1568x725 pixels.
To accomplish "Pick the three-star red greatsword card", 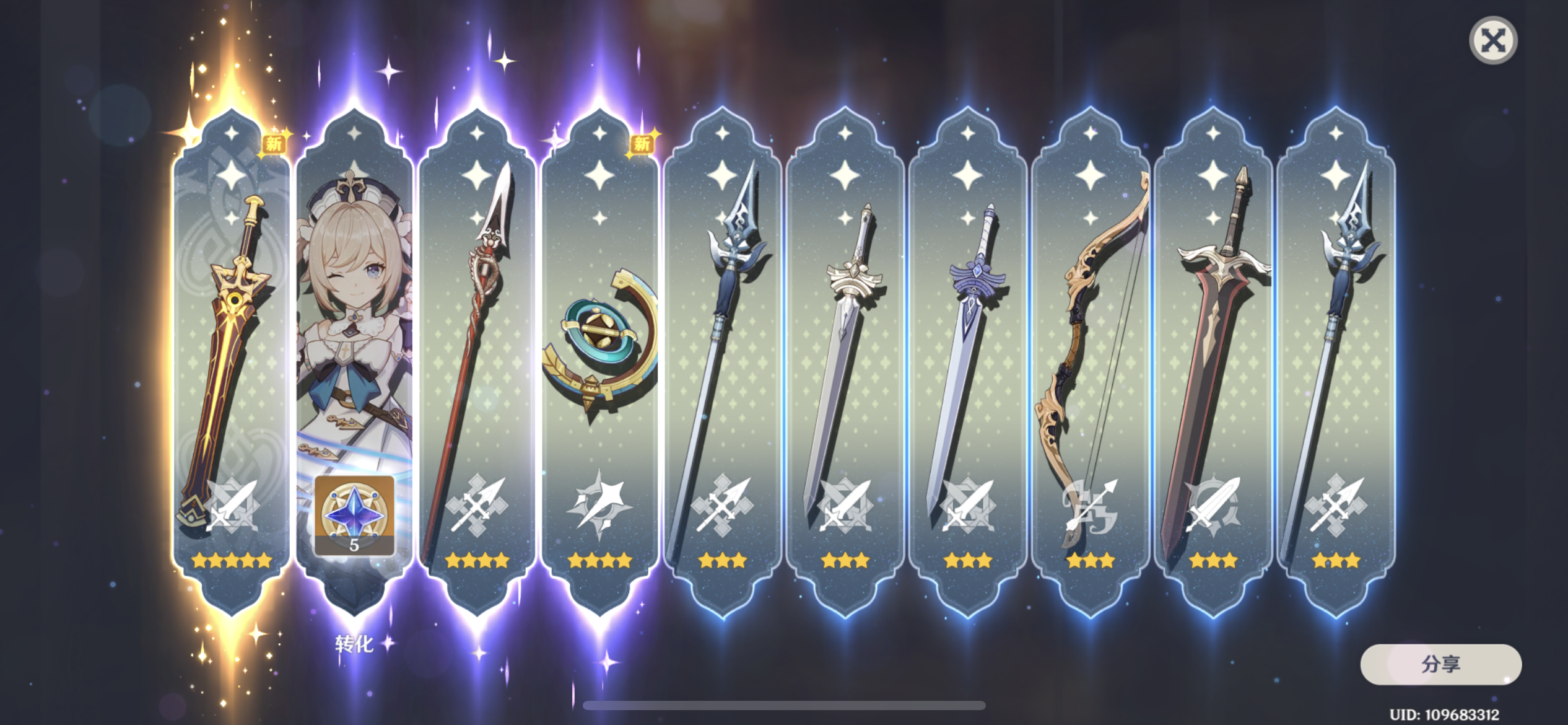I will (1213, 359).
